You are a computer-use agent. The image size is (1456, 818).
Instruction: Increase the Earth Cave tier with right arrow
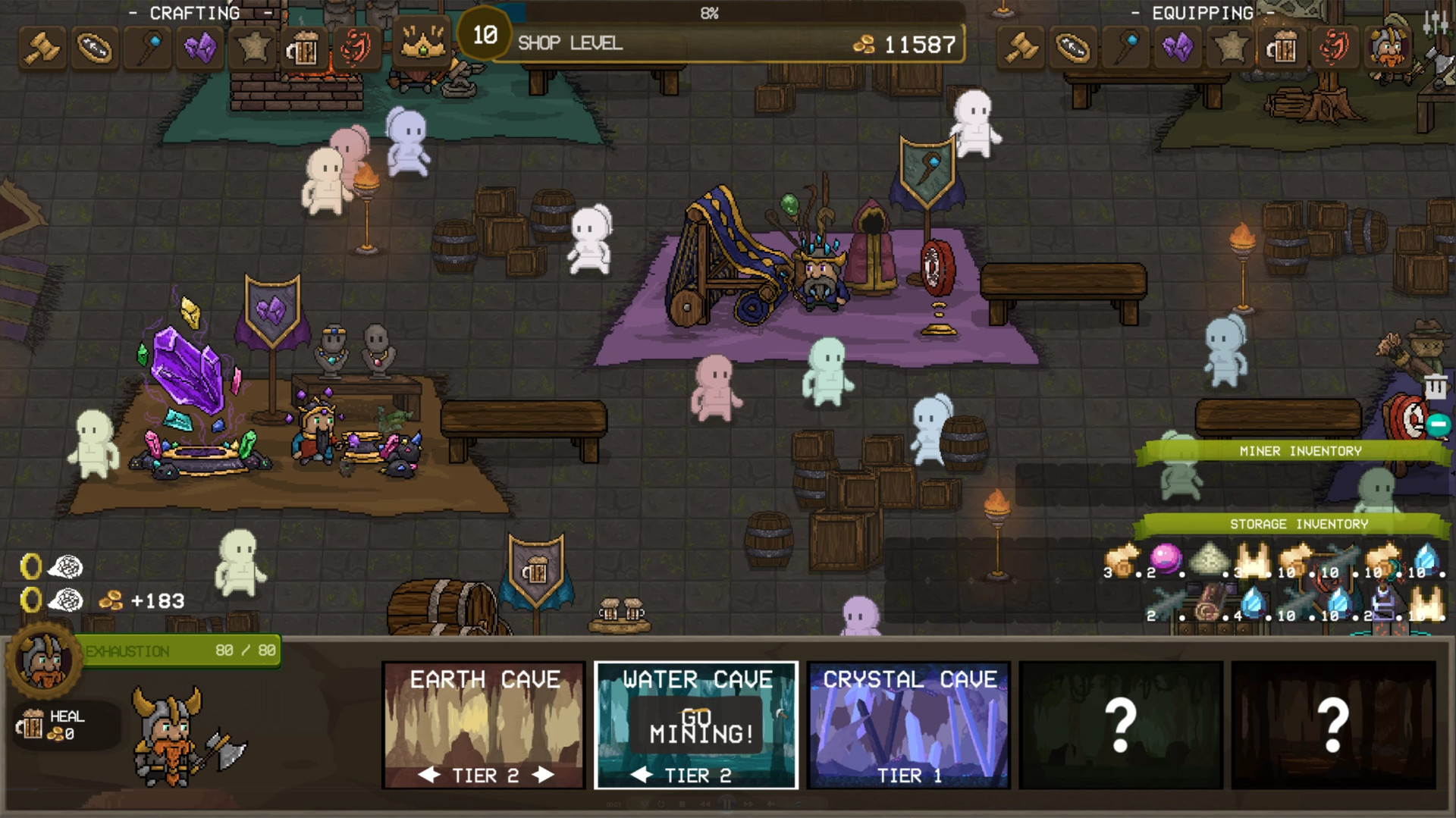click(543, 775)
